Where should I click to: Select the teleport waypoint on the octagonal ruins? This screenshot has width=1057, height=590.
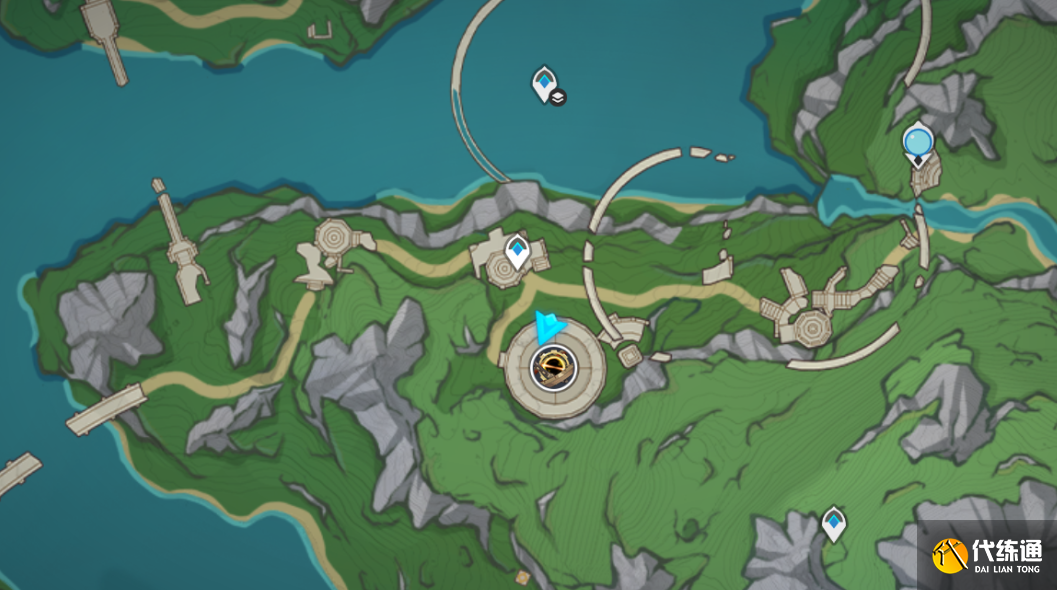pos(517,251)
